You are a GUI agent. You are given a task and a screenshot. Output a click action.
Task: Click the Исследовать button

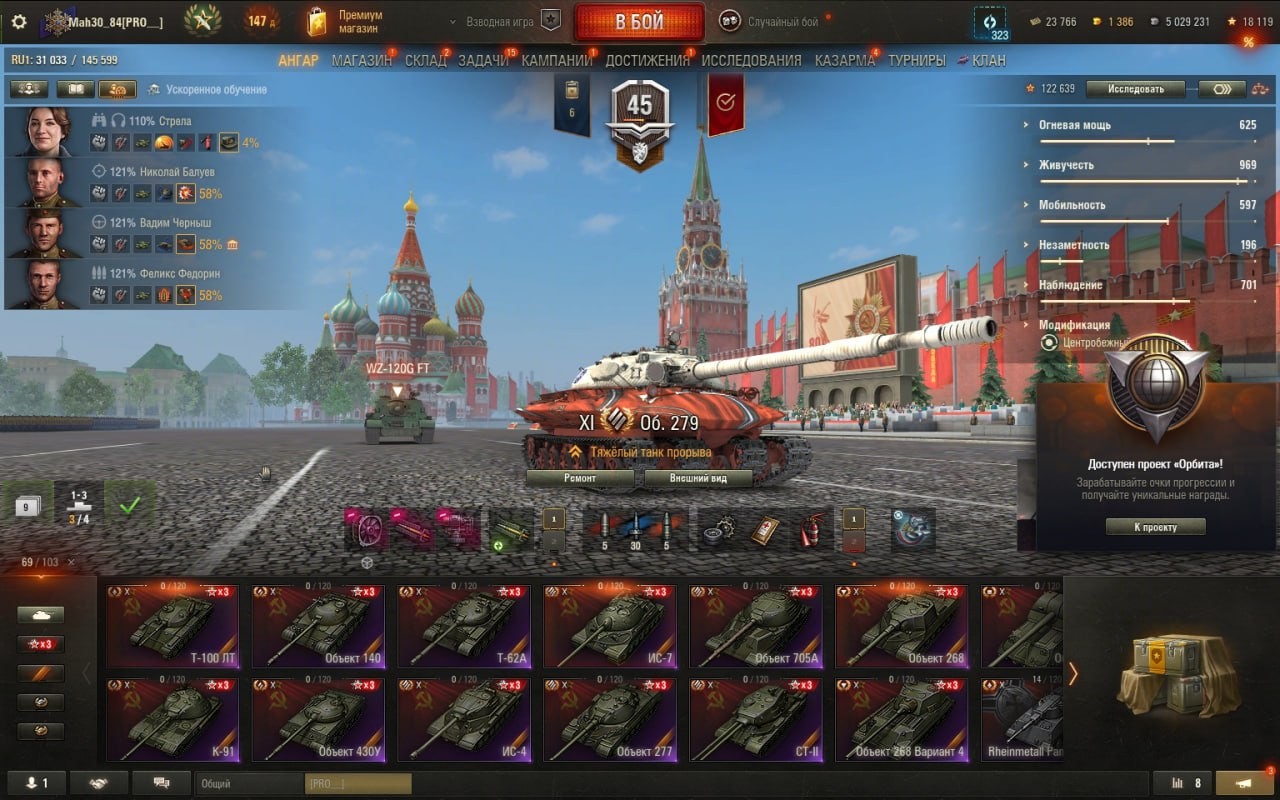pos(1135,89)
